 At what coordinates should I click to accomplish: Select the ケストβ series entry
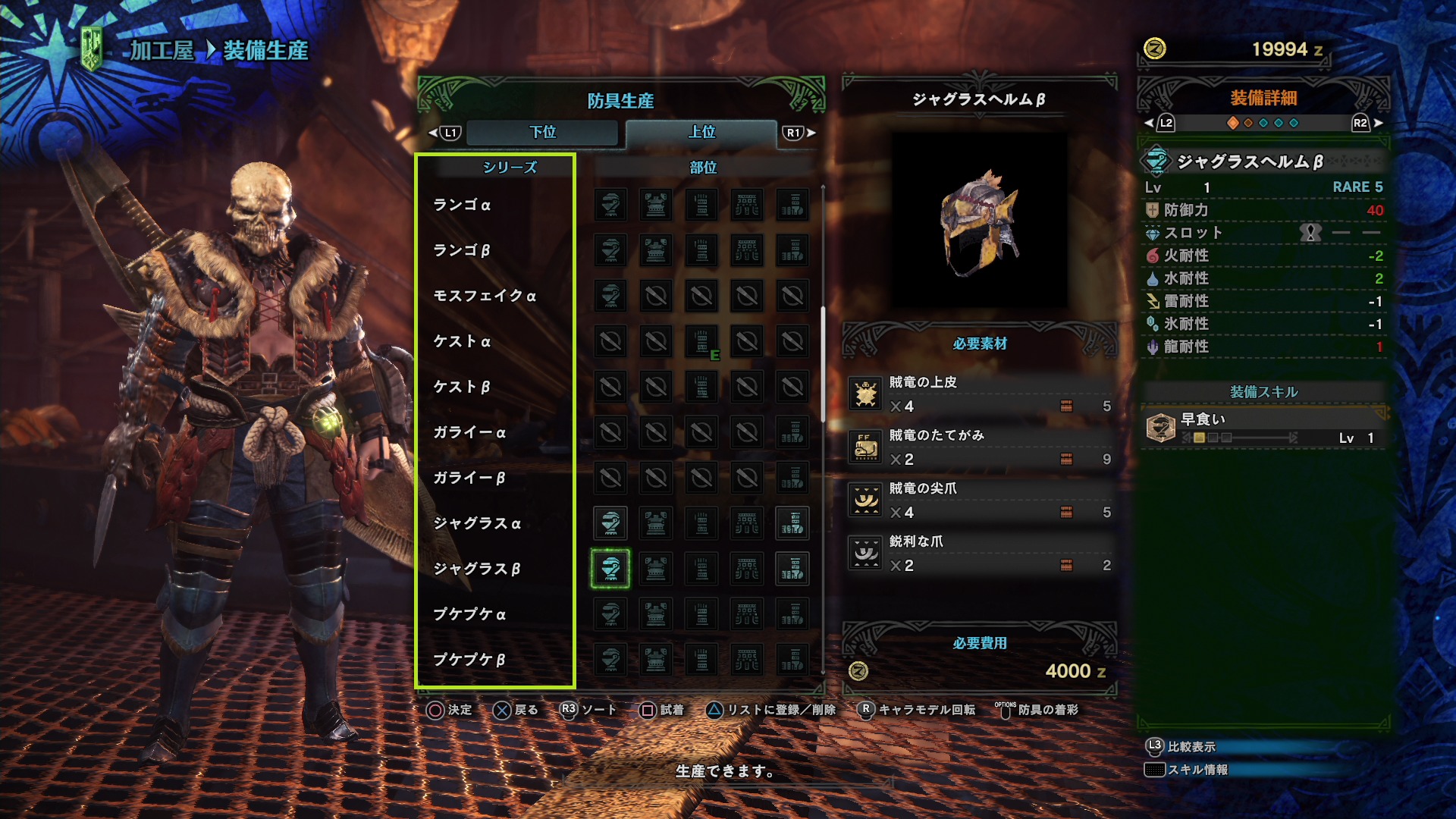(462, 387)
